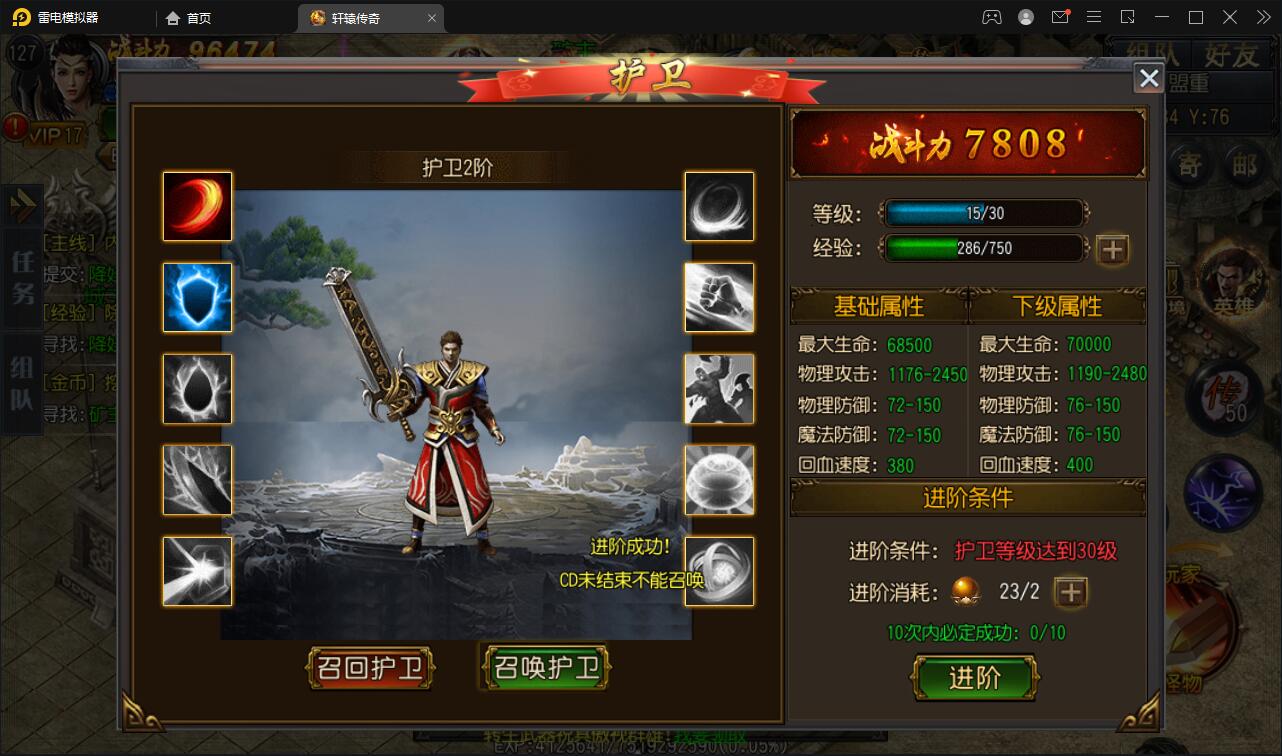Click the dark void orb skill icon

[x=196, y=388]
